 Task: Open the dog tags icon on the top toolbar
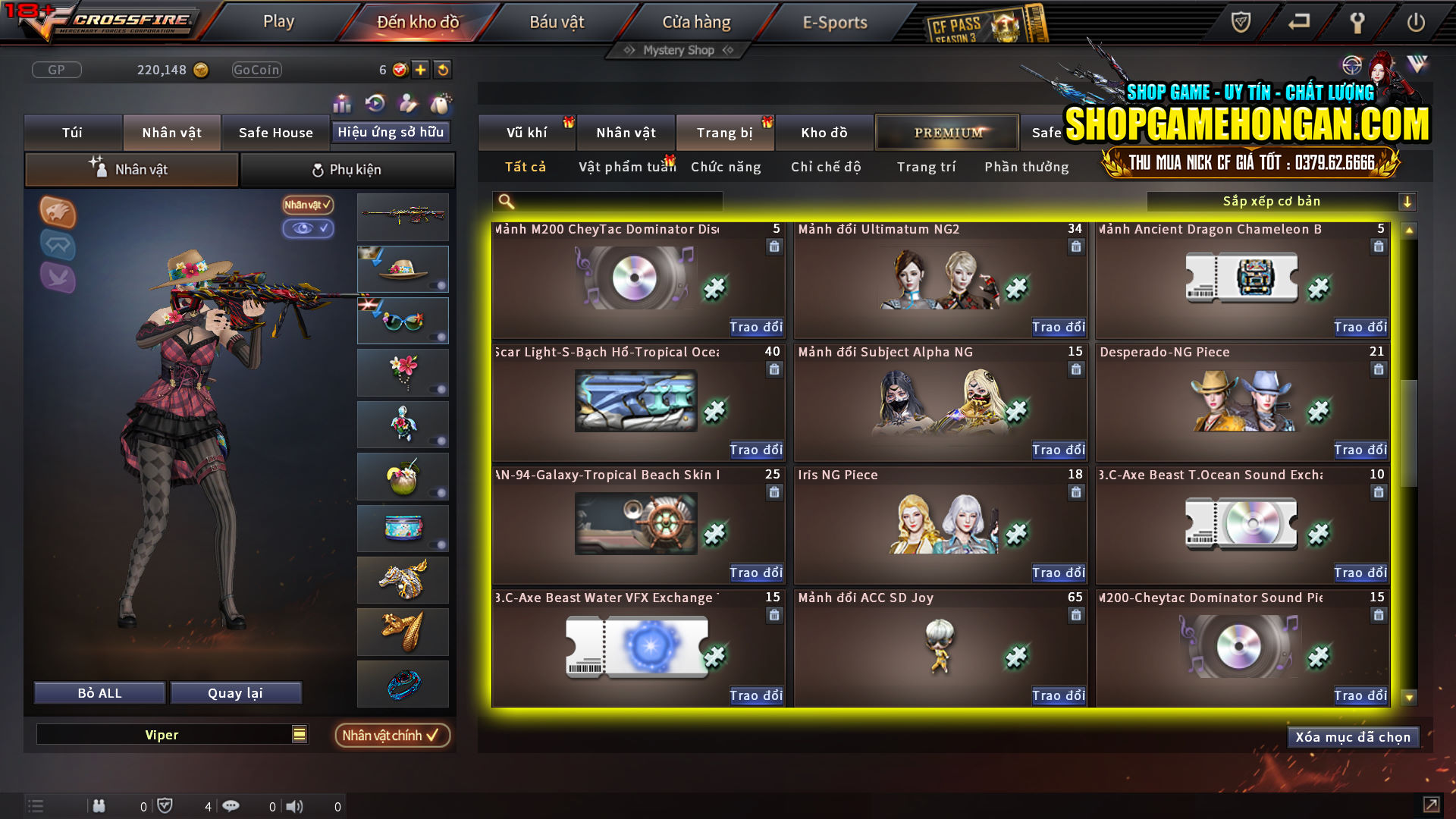point(441,104)
